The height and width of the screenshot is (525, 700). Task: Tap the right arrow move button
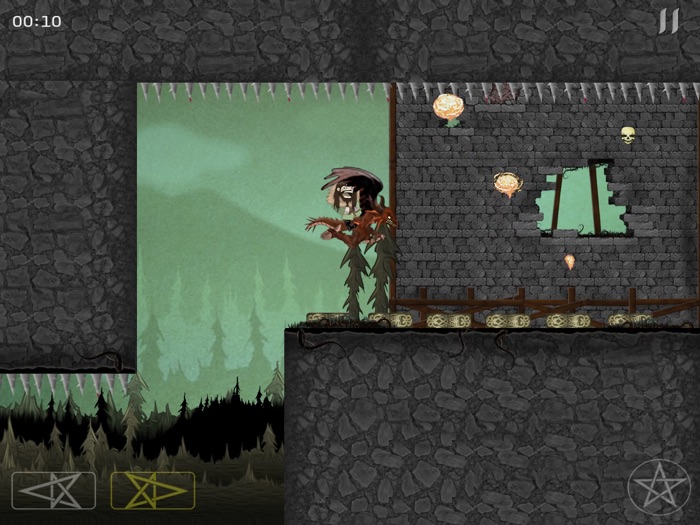pos(152,490)
